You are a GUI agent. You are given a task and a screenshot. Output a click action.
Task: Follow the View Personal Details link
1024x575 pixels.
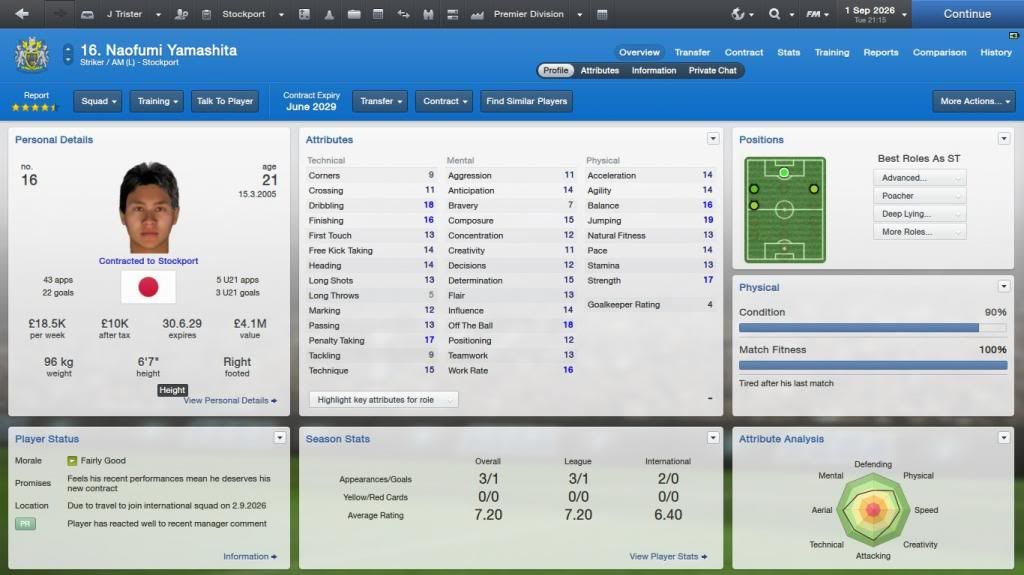tap(230, 400)
